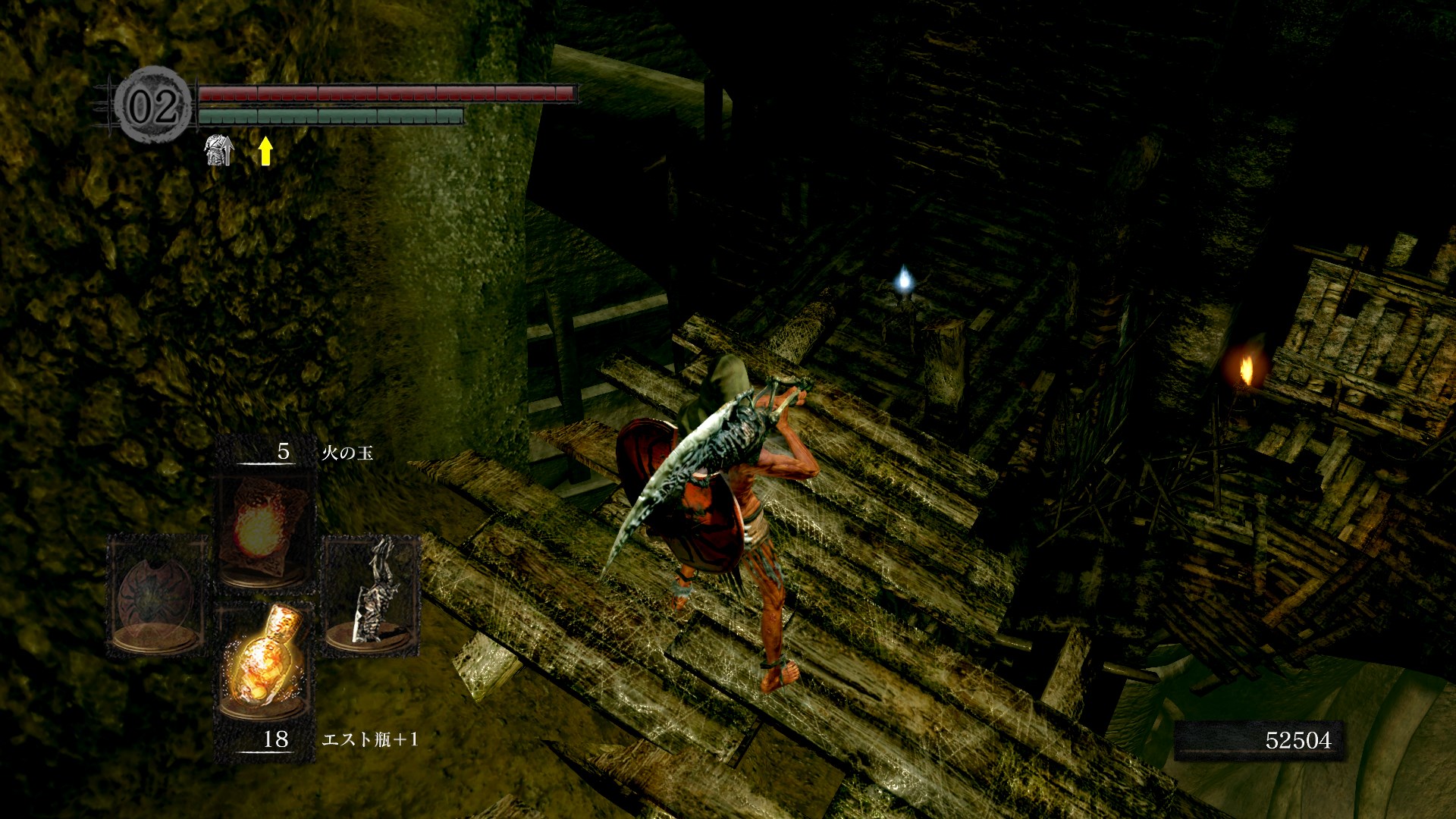Select the right-hand curved weapon slot

point(371,595)
